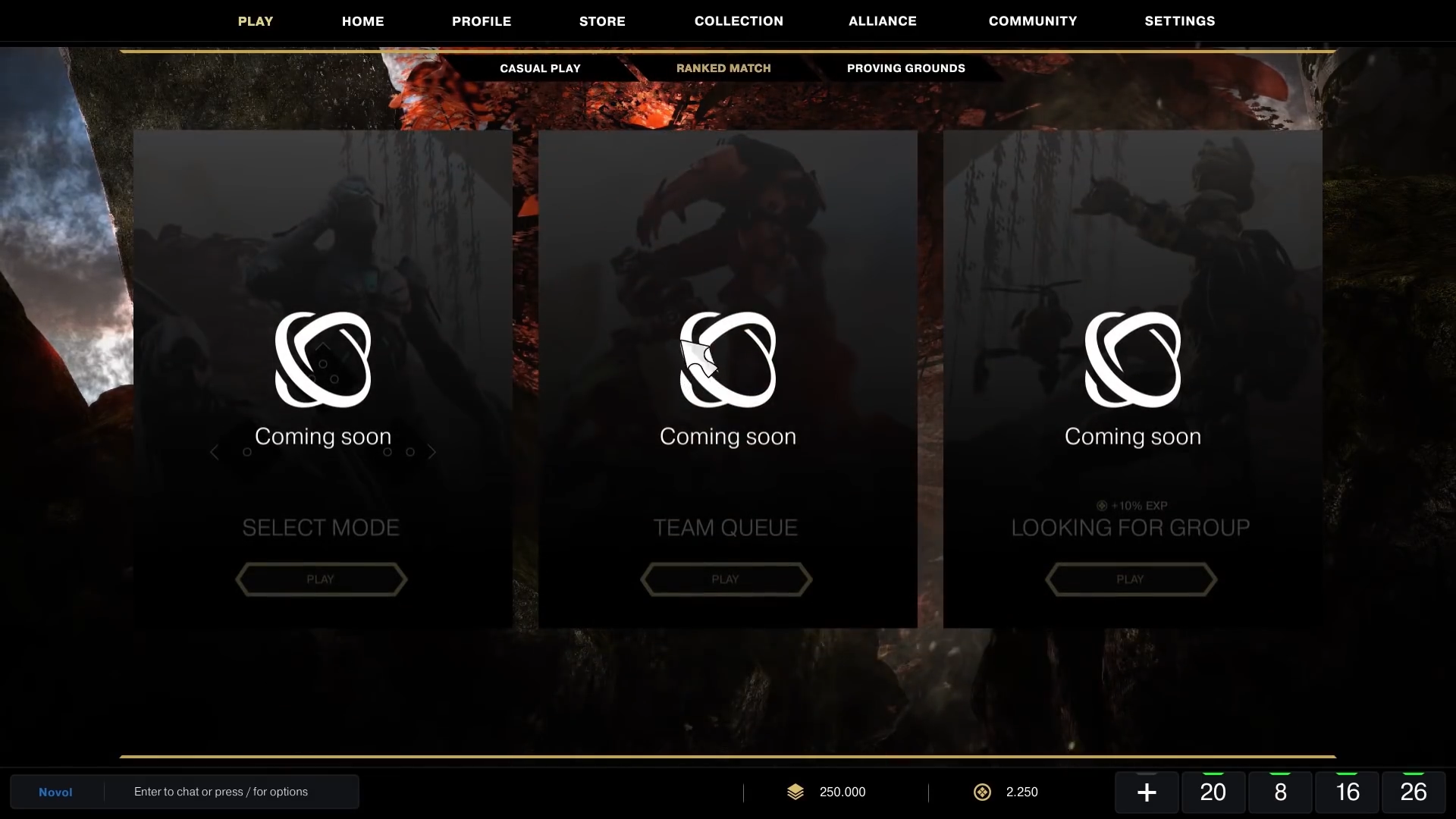Open the card slot labeled 26

(1412, 792)
